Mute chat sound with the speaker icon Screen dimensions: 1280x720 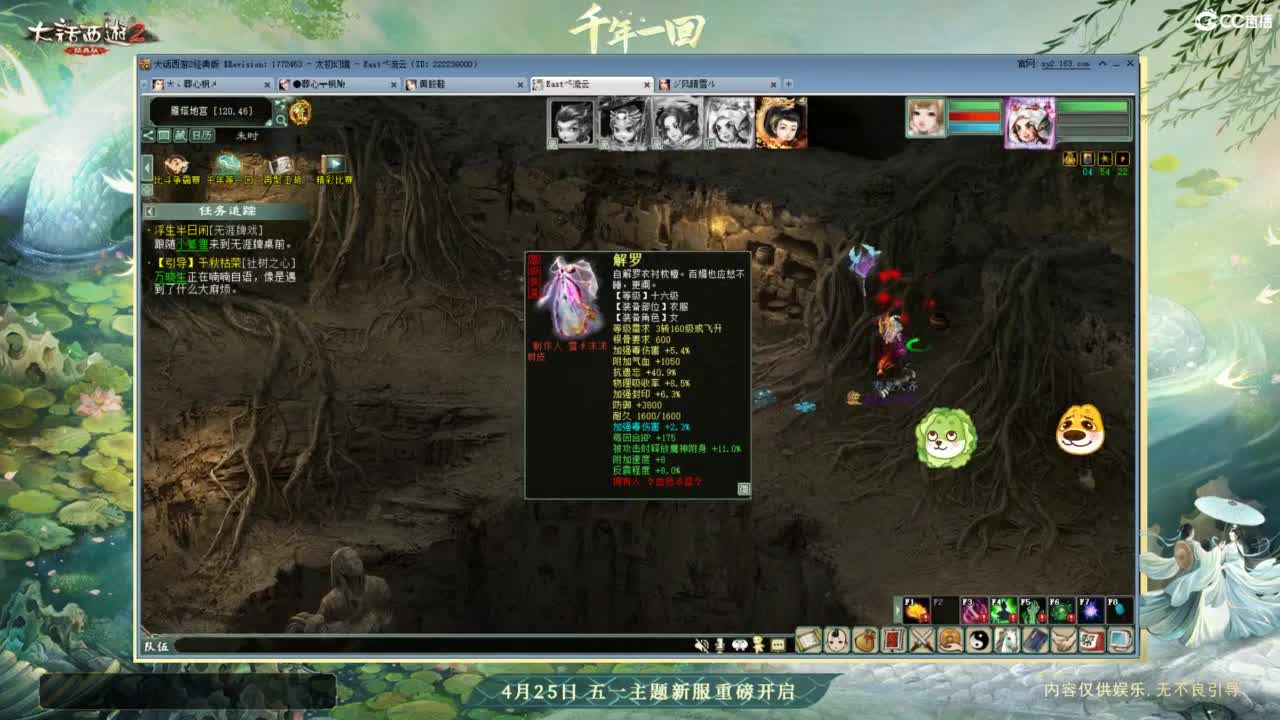[x=703, y=646]
